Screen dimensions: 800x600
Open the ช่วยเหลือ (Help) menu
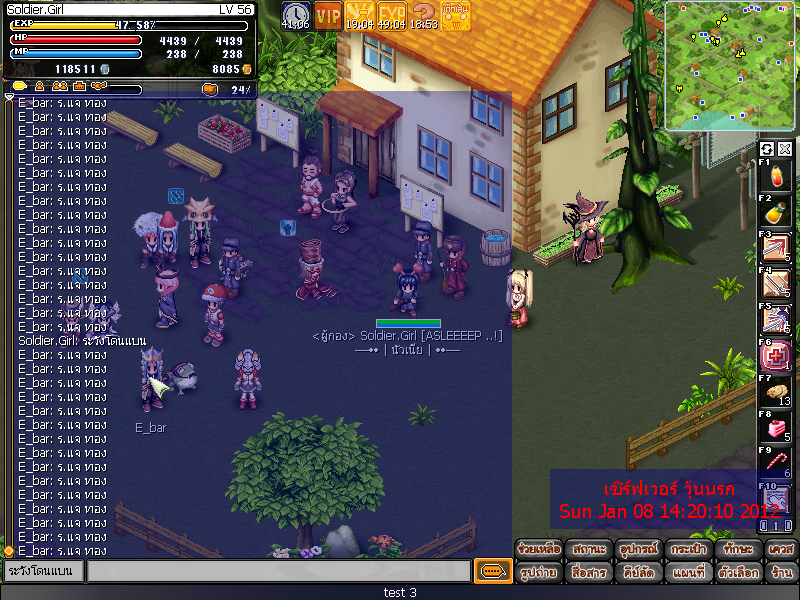click(539, 549)
